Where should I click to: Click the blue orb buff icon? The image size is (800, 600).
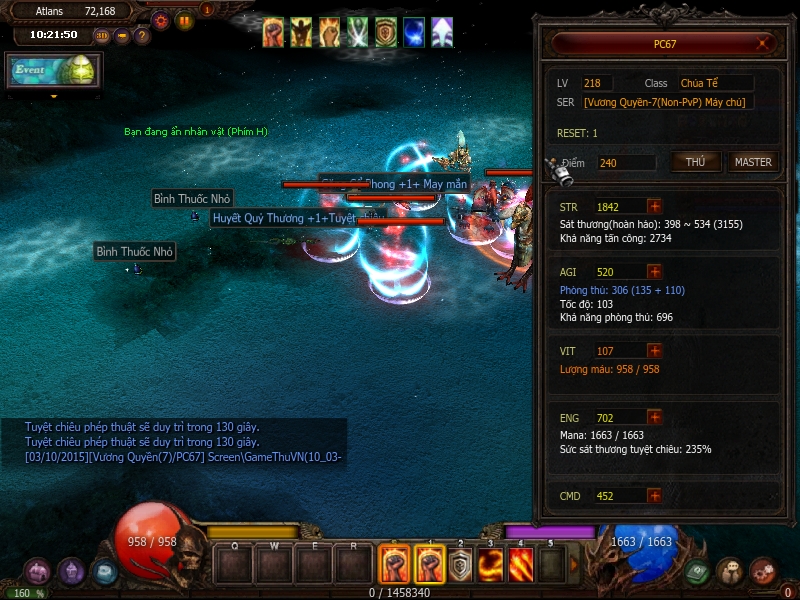tap(414, 33)
